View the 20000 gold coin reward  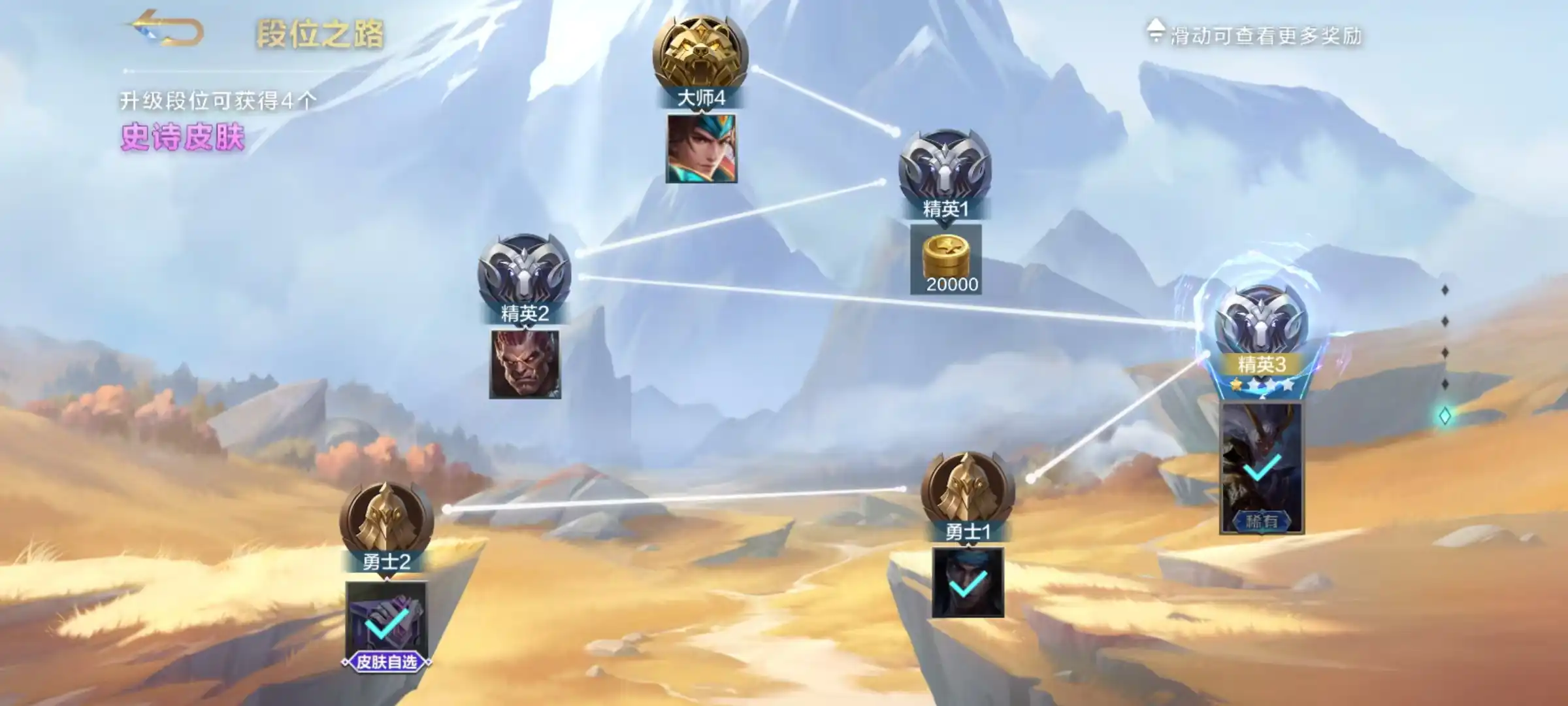(946, 260)
